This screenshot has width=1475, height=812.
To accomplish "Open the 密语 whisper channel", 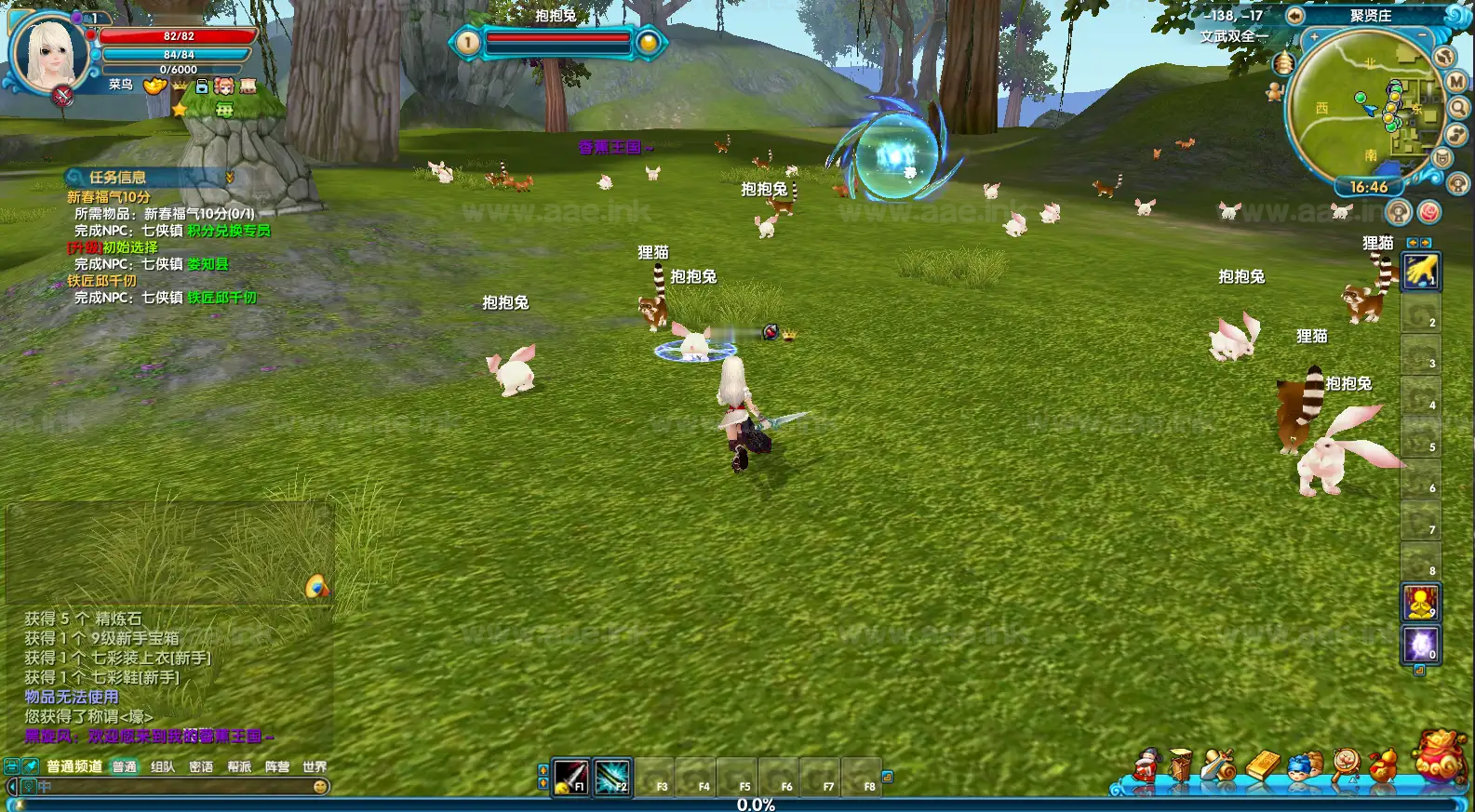I will (201, 767).
